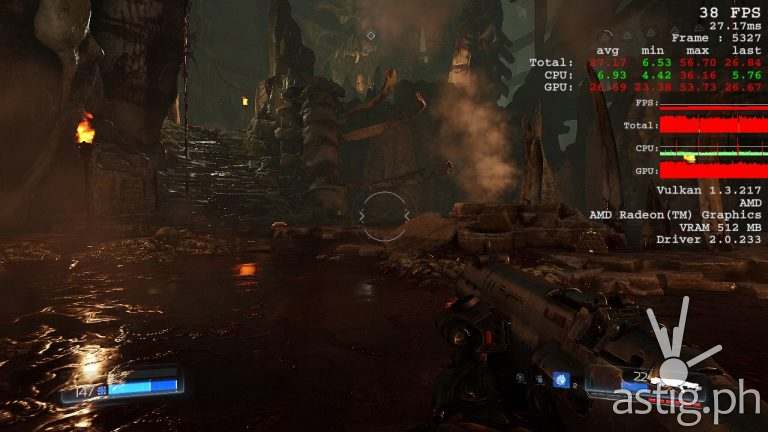This screenshot has width=768, height=432.
Task: Select the blue highlighted equipment icon
Action: (561, 379)
